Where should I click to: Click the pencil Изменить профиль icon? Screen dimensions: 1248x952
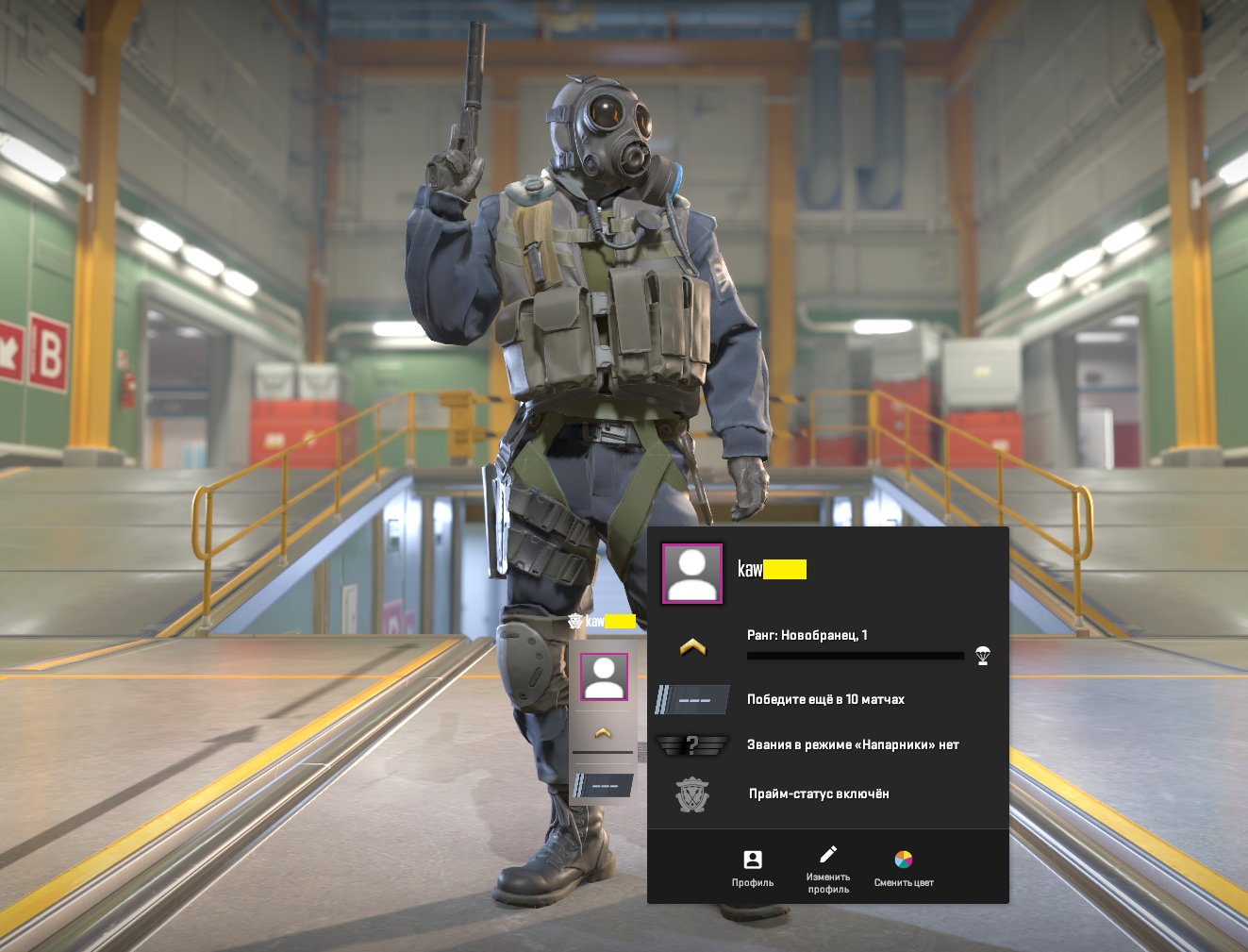click(828, 856)
